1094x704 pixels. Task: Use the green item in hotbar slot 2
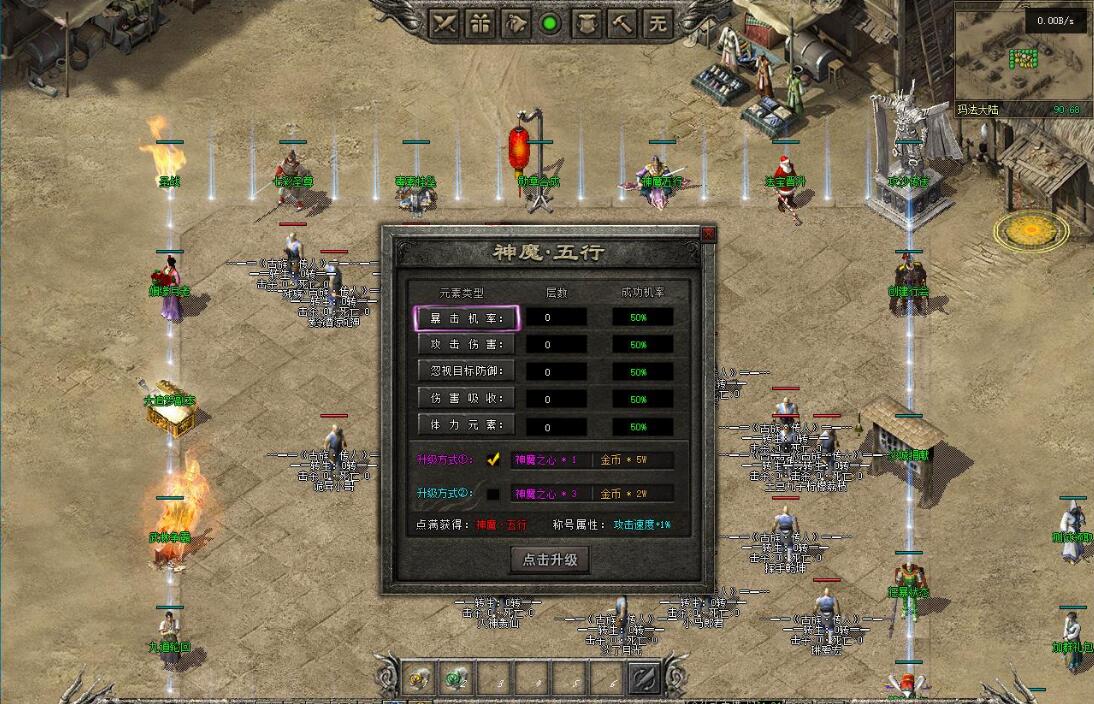(457, 679)
